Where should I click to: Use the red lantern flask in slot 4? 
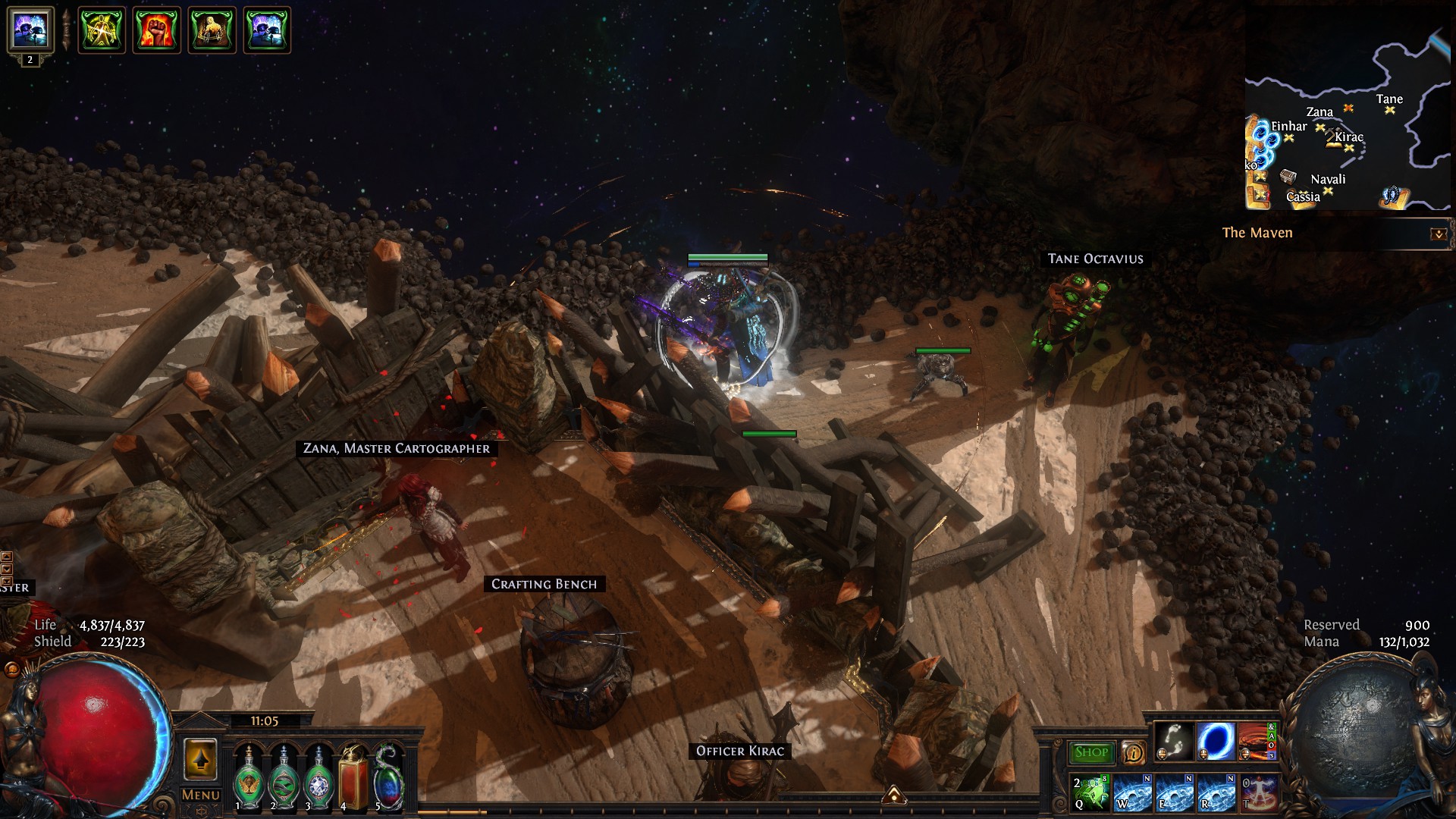353,778
